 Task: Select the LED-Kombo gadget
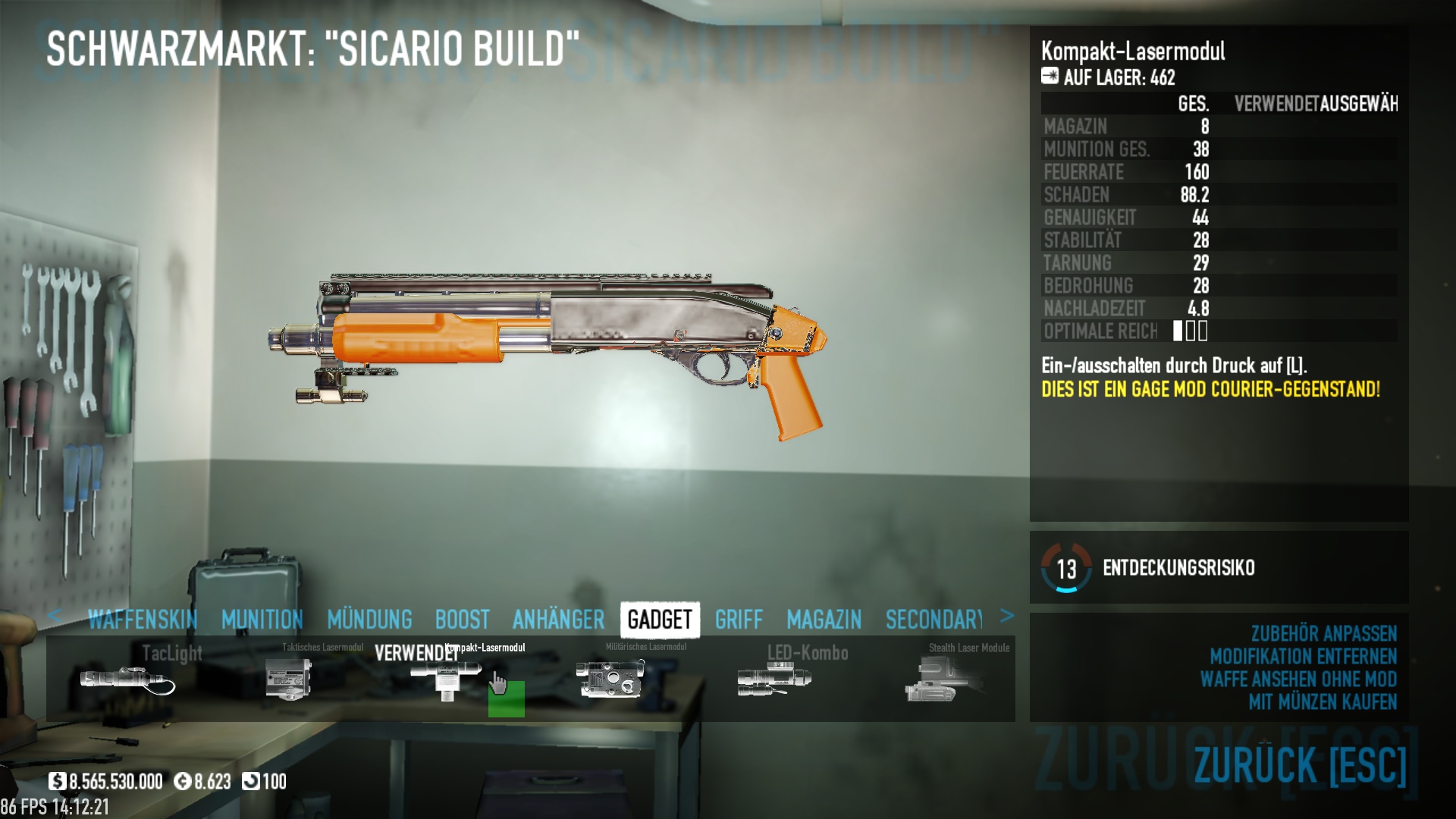[774, 679]
